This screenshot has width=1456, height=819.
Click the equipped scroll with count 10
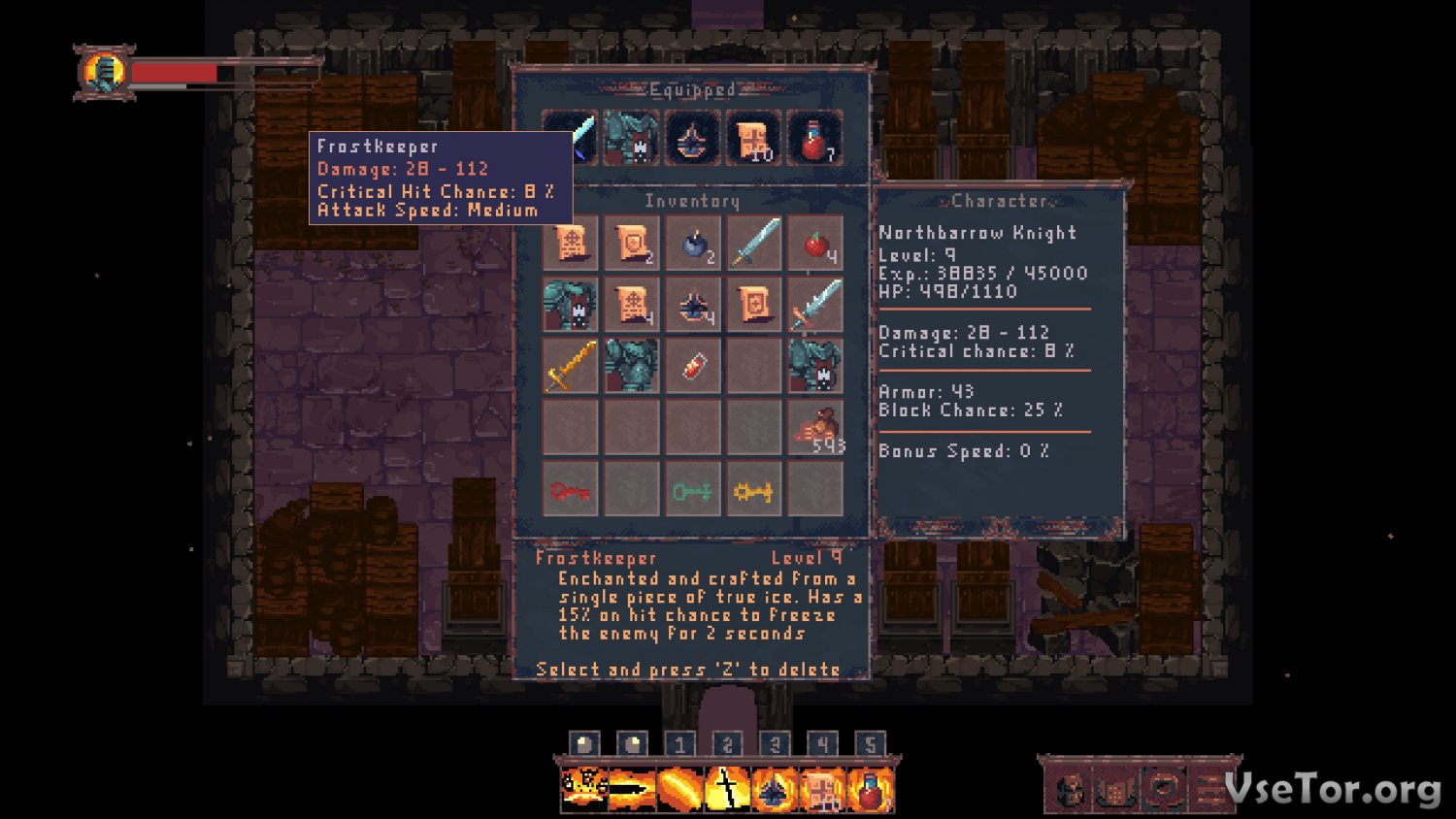753,138
